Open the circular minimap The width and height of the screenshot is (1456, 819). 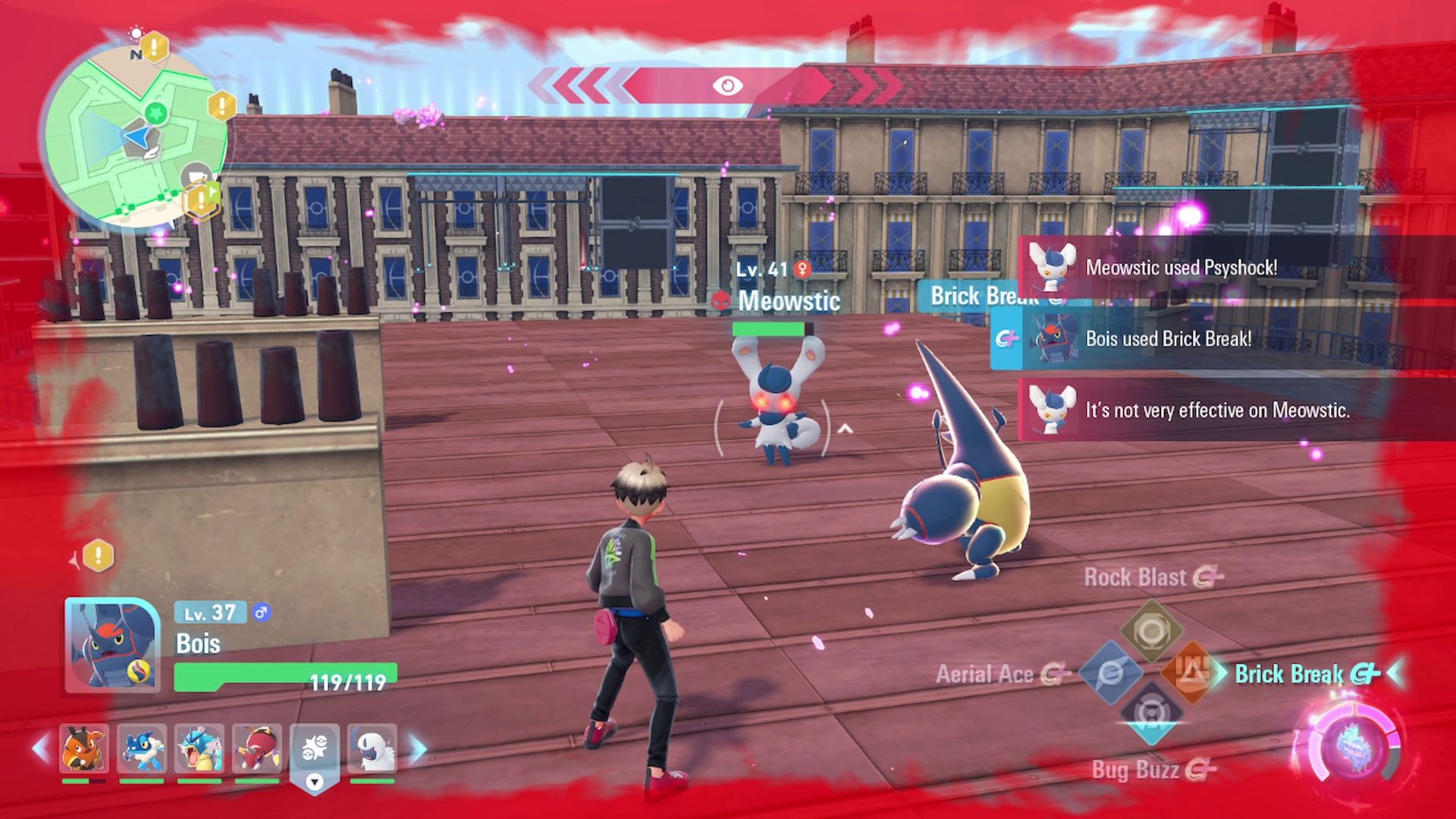pyautogui.click(x=133, y=135)
